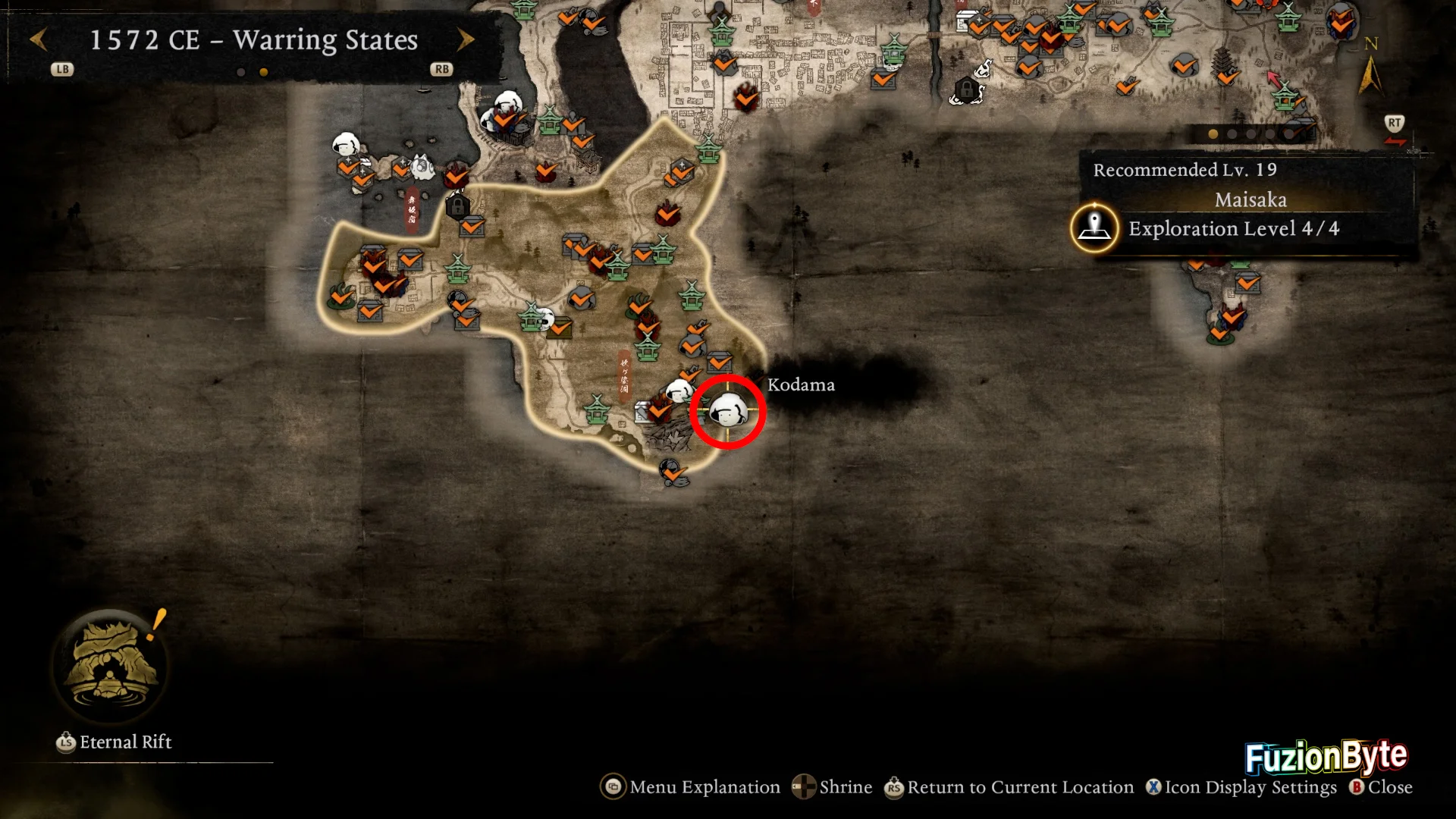
Task: Open the Eternal Rift emblem
Action: [x=111, y=665]
